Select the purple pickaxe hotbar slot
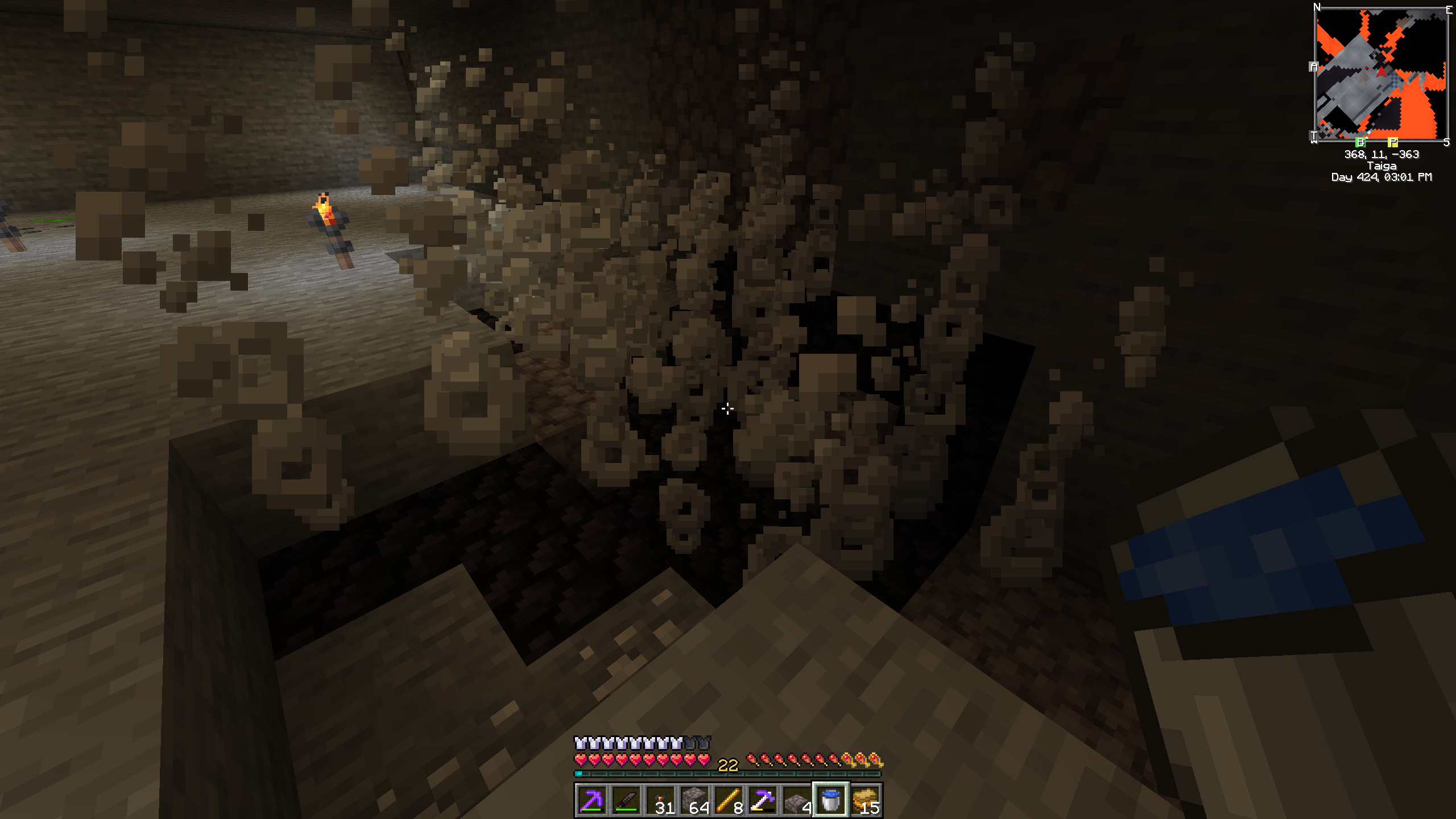This screenshot has height=819, width=1456. (591, 801)
